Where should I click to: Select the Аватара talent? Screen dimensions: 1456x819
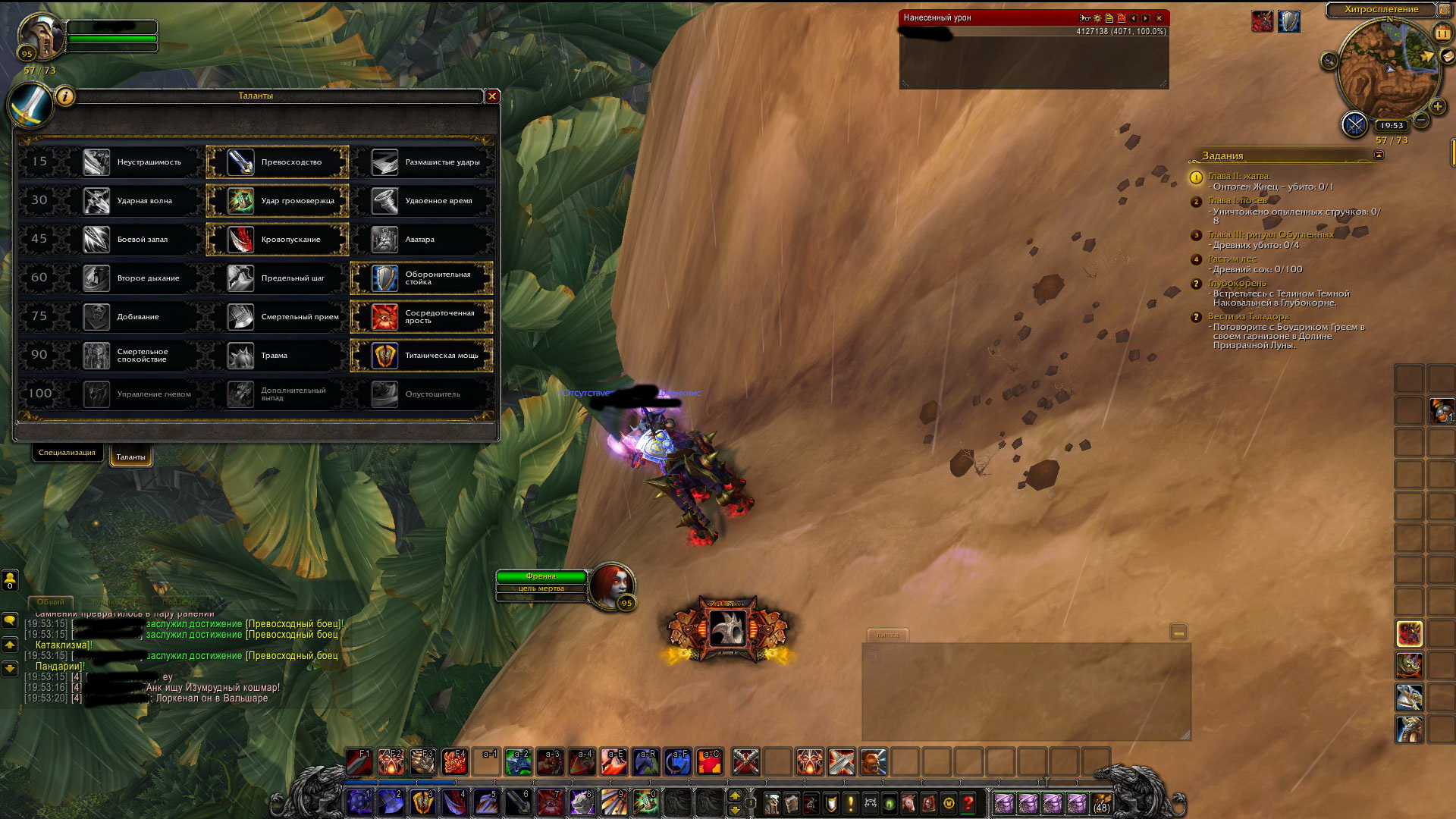coord(422,240)
